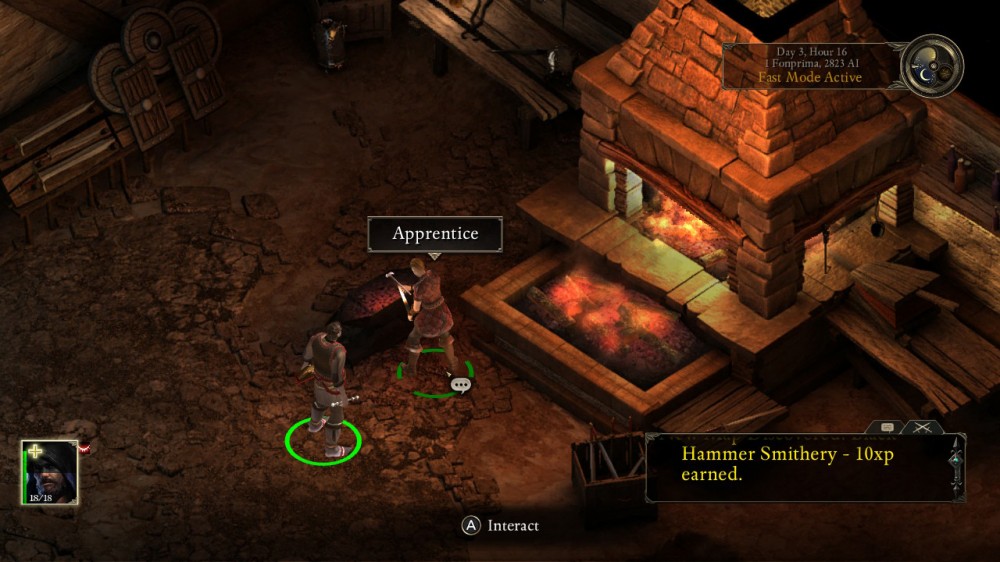
Task: Click the Apprentice name label
Action: click(435, 234)
